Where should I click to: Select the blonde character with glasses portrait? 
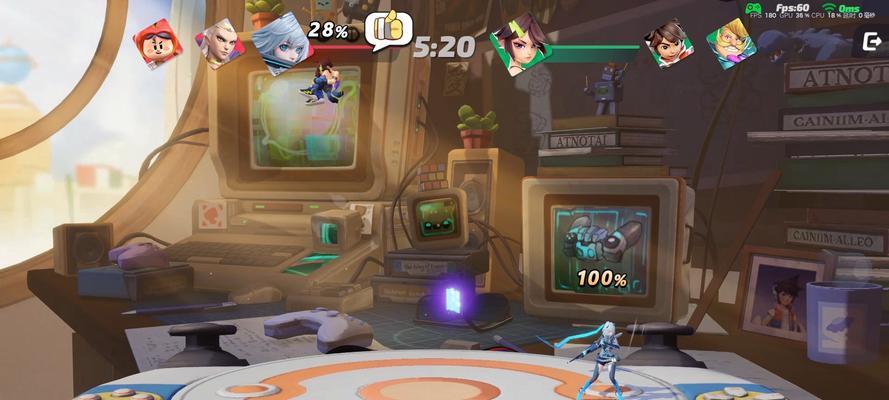731,44
